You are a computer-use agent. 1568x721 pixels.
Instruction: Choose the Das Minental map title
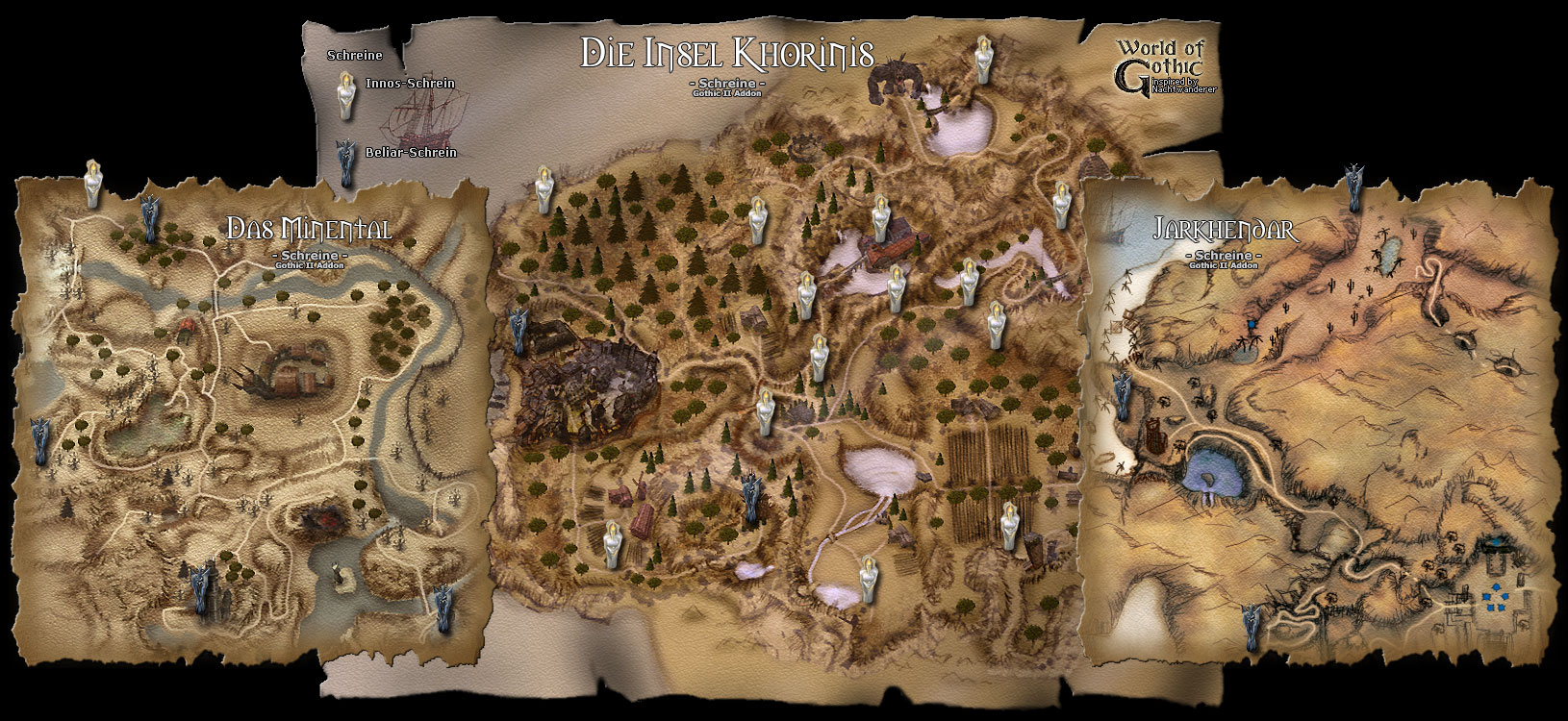coord(309,230)
